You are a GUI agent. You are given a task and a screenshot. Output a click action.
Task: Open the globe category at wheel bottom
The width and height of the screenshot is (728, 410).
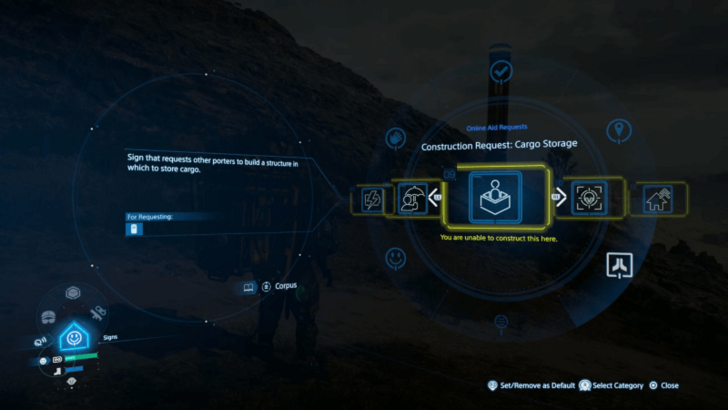(x=501, y=321)
